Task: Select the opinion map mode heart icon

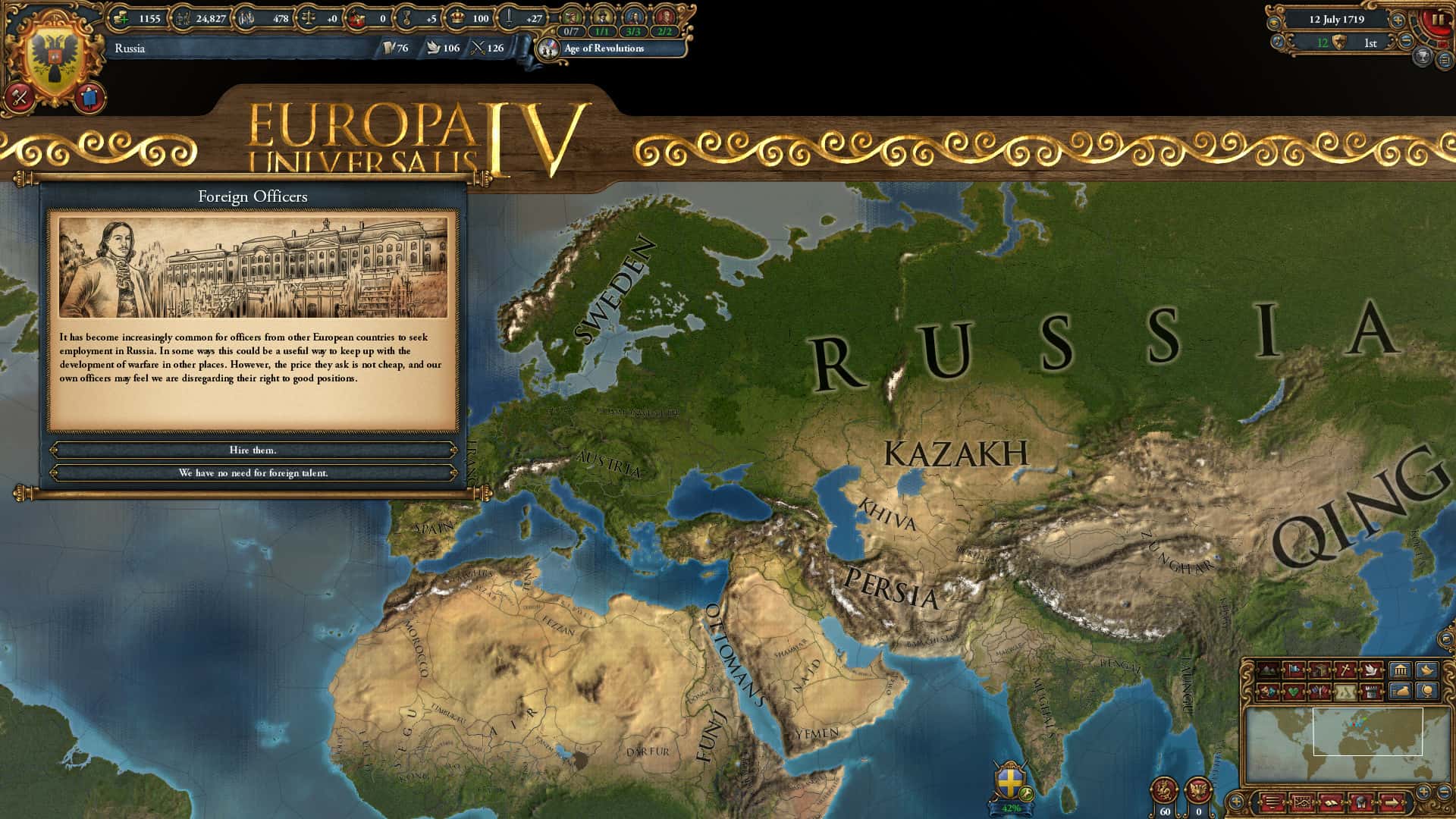Action: 1294,691
